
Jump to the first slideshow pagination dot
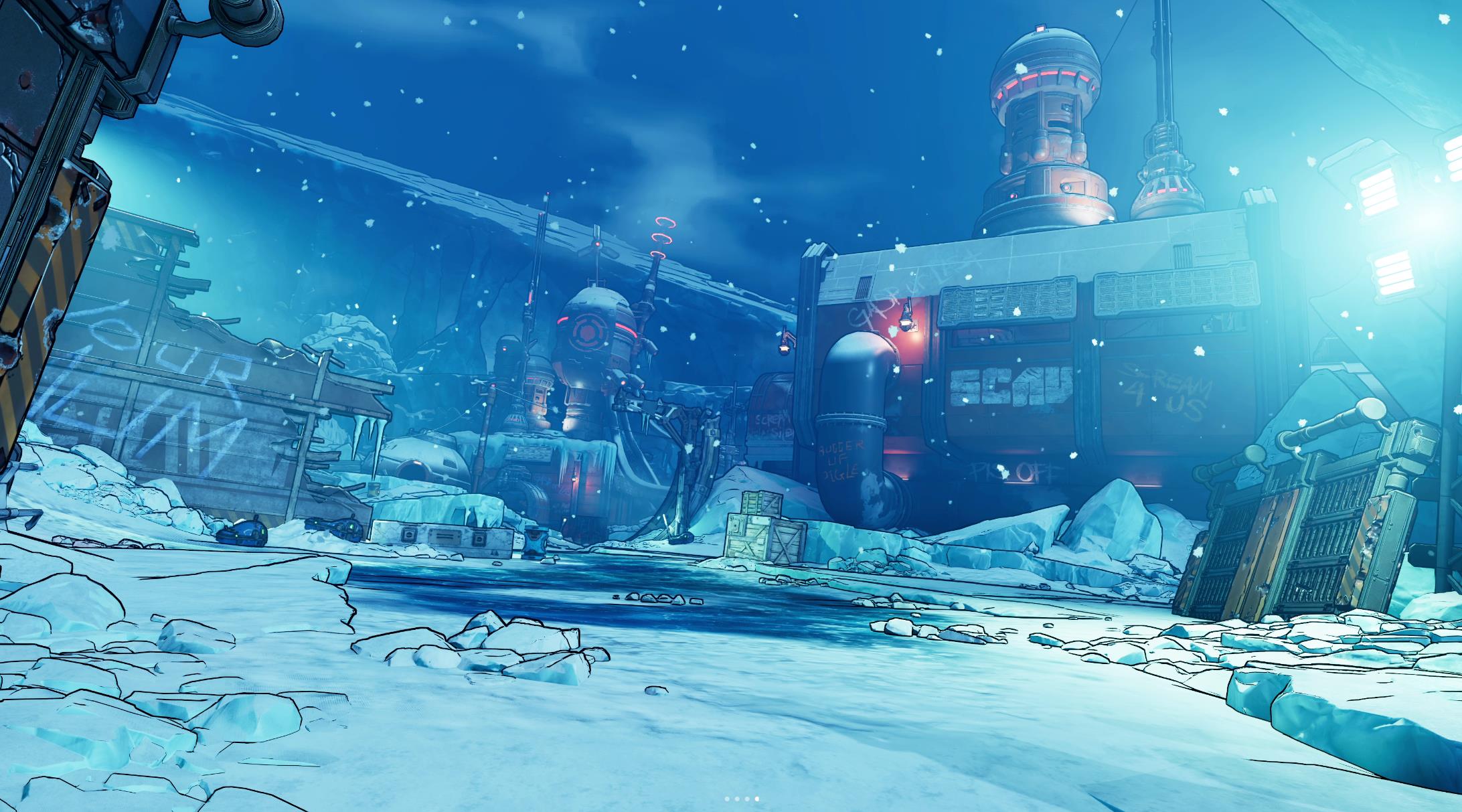[x=727, y=799]
